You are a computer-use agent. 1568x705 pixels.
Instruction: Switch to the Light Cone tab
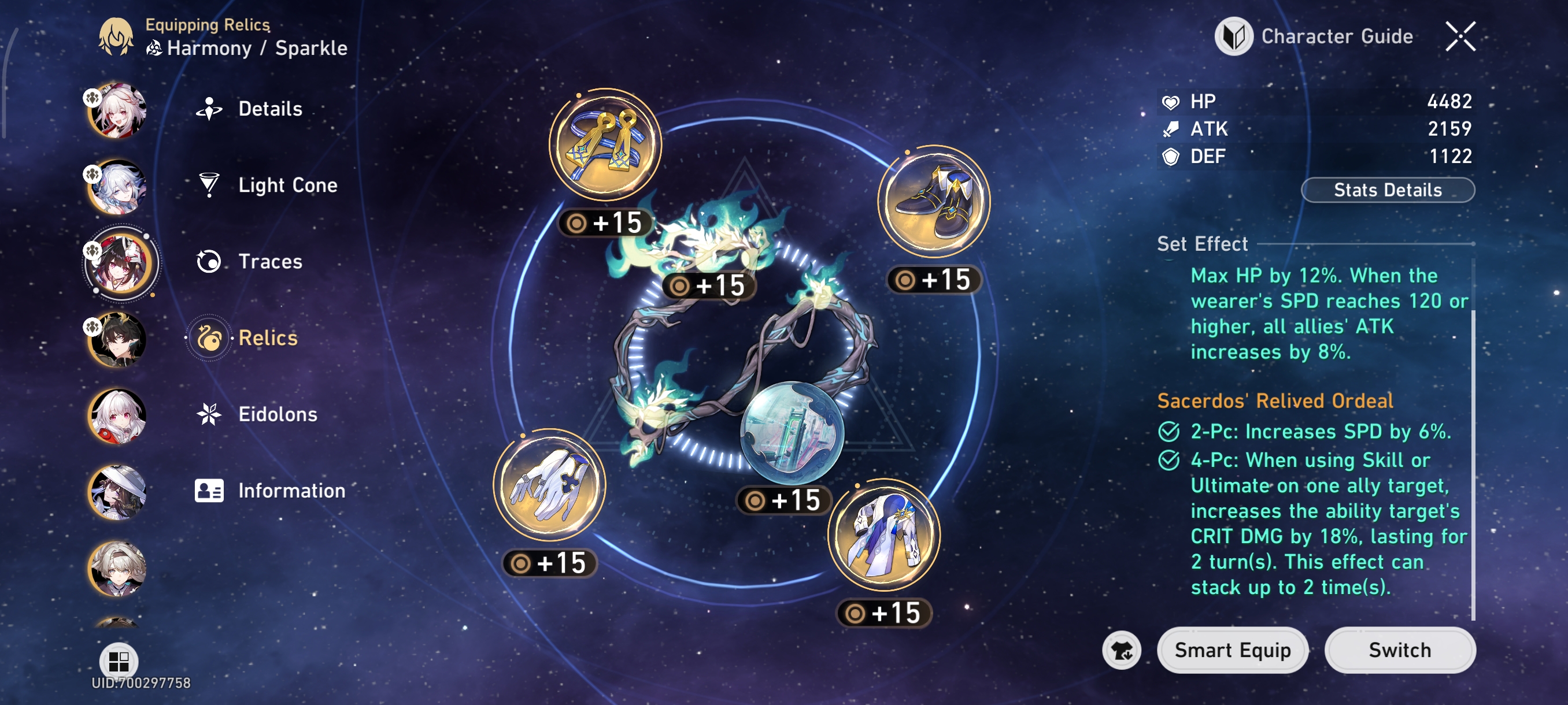[287, 185]
